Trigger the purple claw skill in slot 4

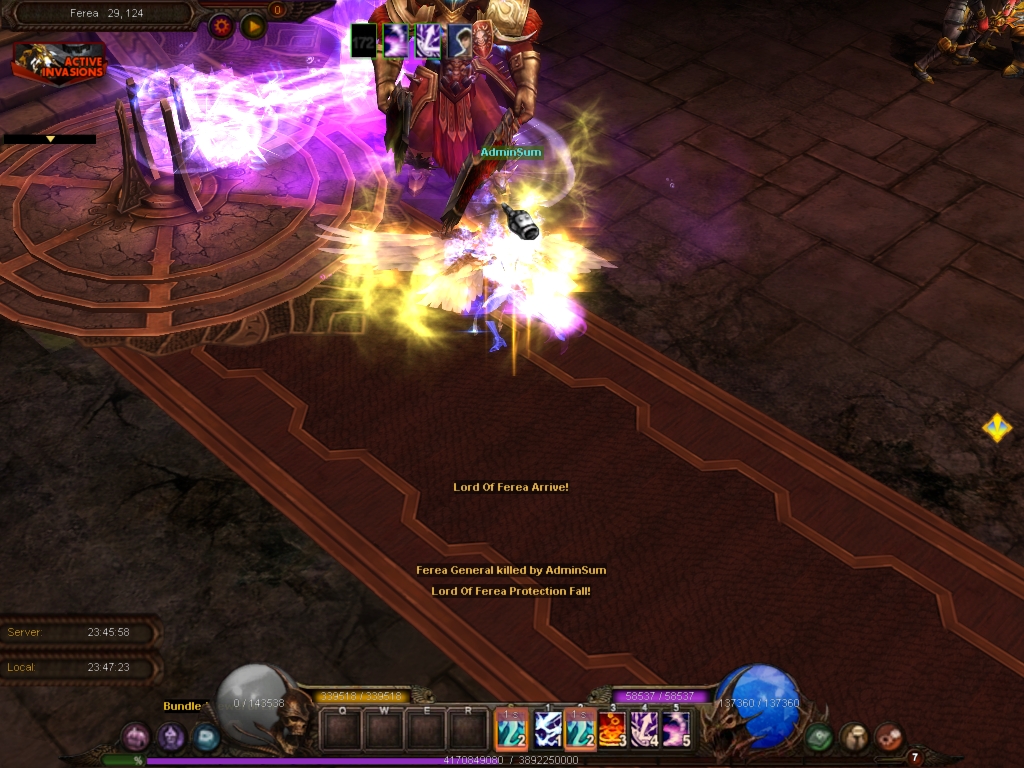click(x=644, y=729)
